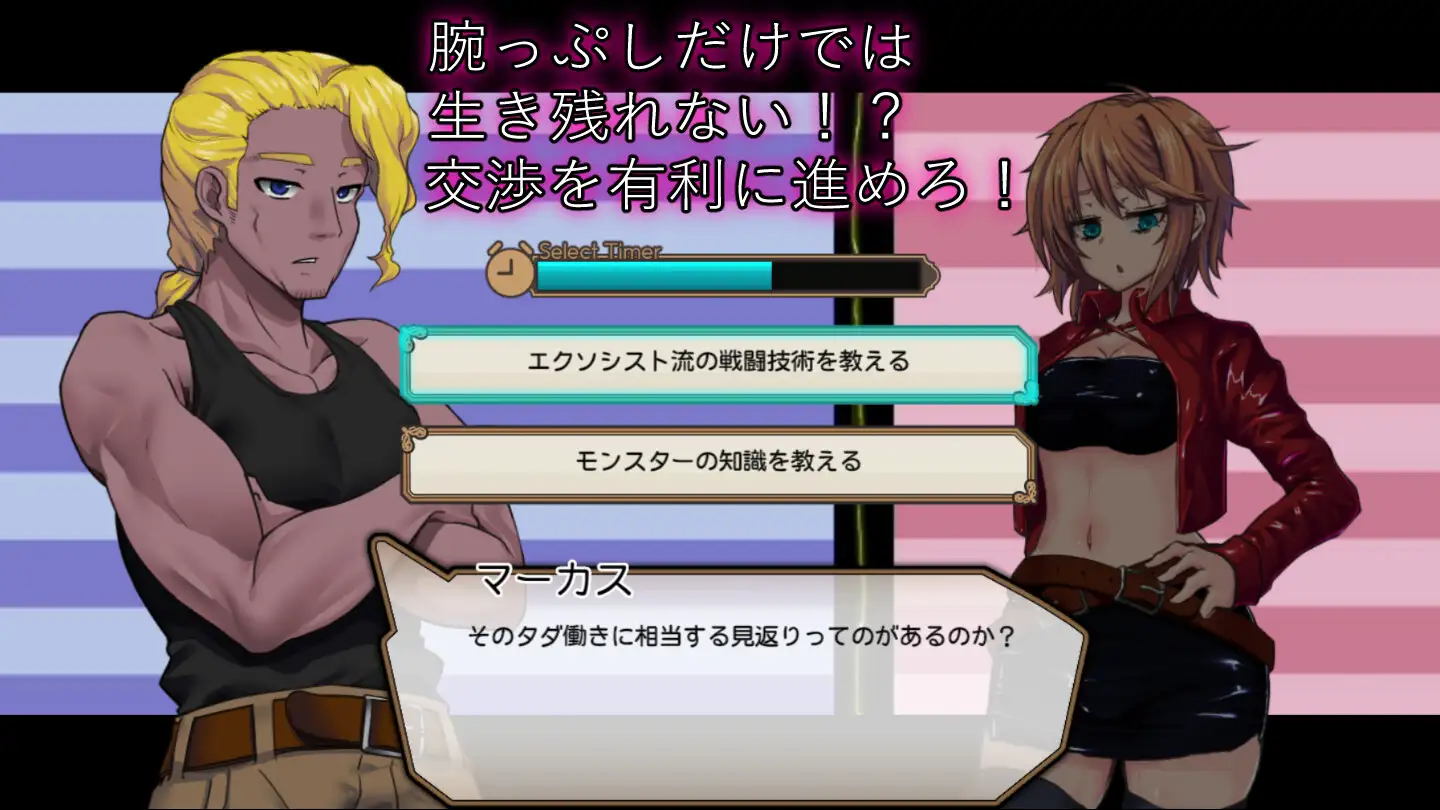Click the alarm clock icon beside Select Timer
1440x810 pixels.
click(x=509, y=270)
